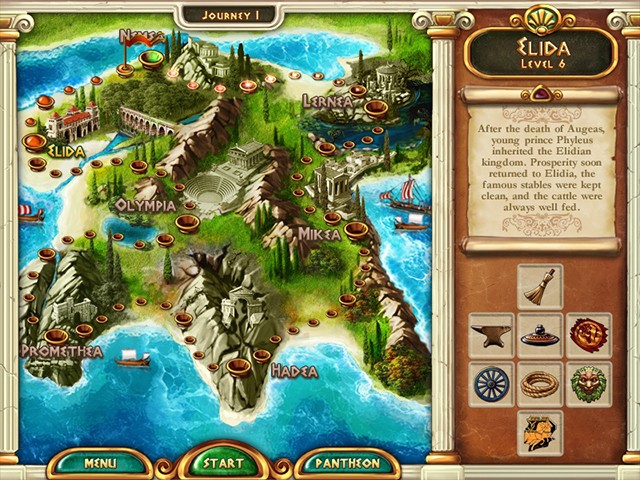Click the large bowl marker above Elida
Screen dimensions: 640x480
(35, 141)
